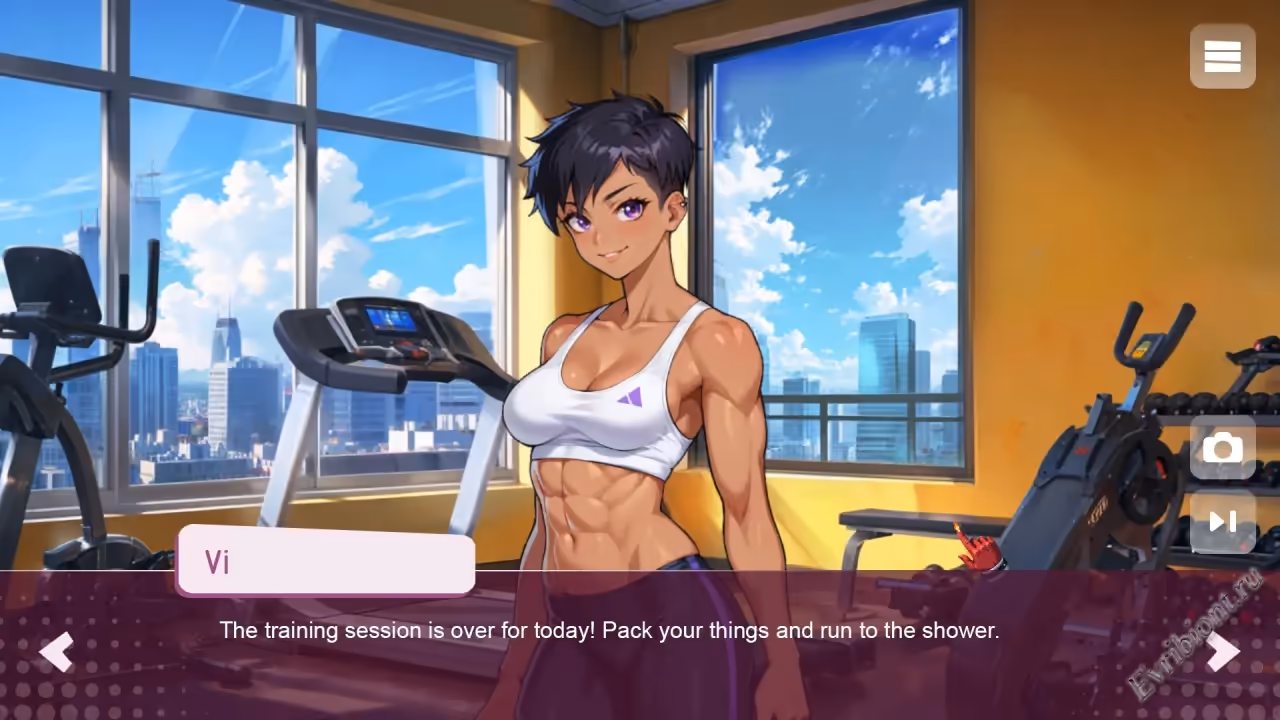Advance dialogue with the right arrow
The height and width of the screenshot is (720, 1280).
(x=1222, y=652)
